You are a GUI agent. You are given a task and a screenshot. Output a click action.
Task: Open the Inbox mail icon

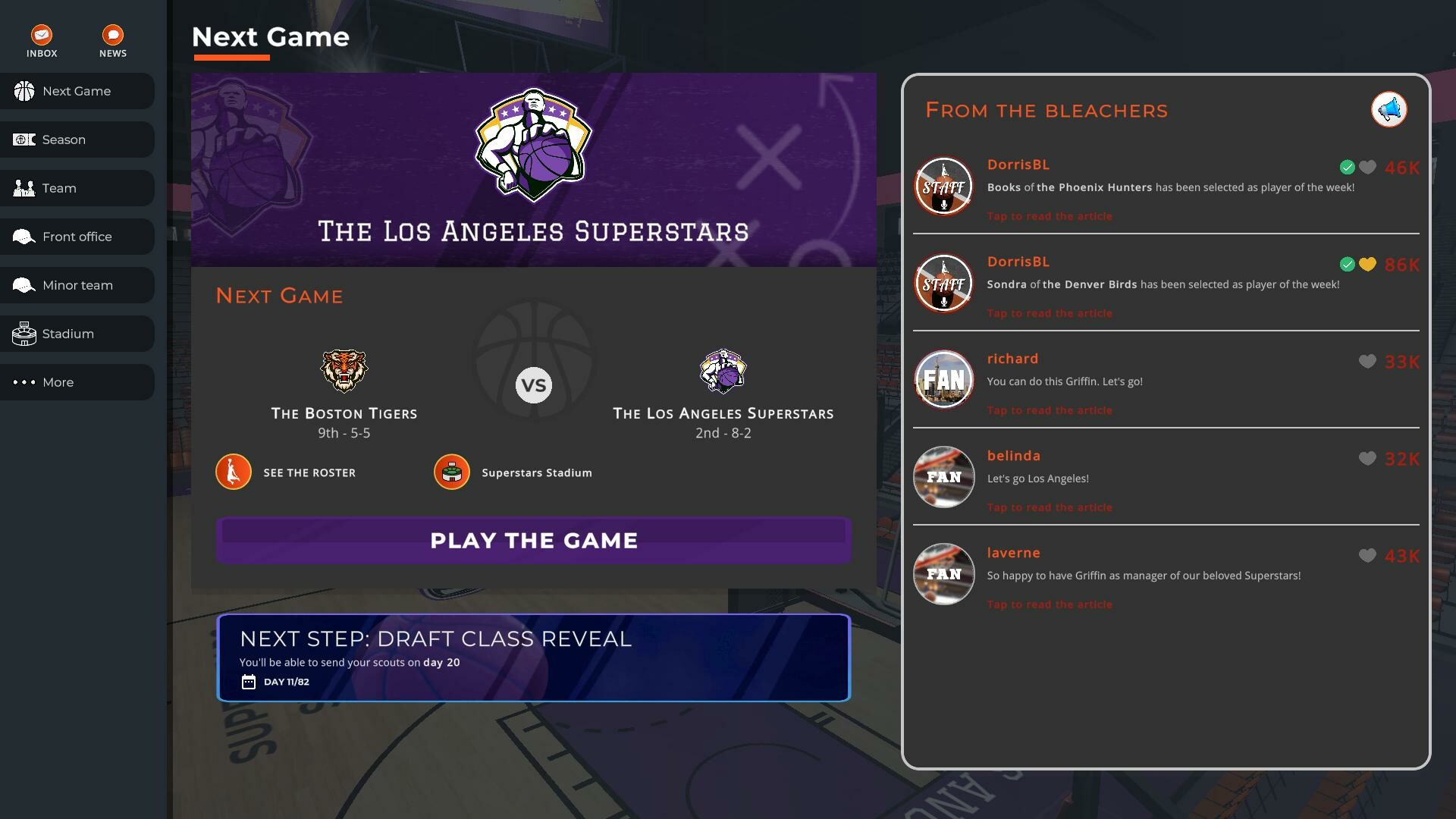coord(42,35)
